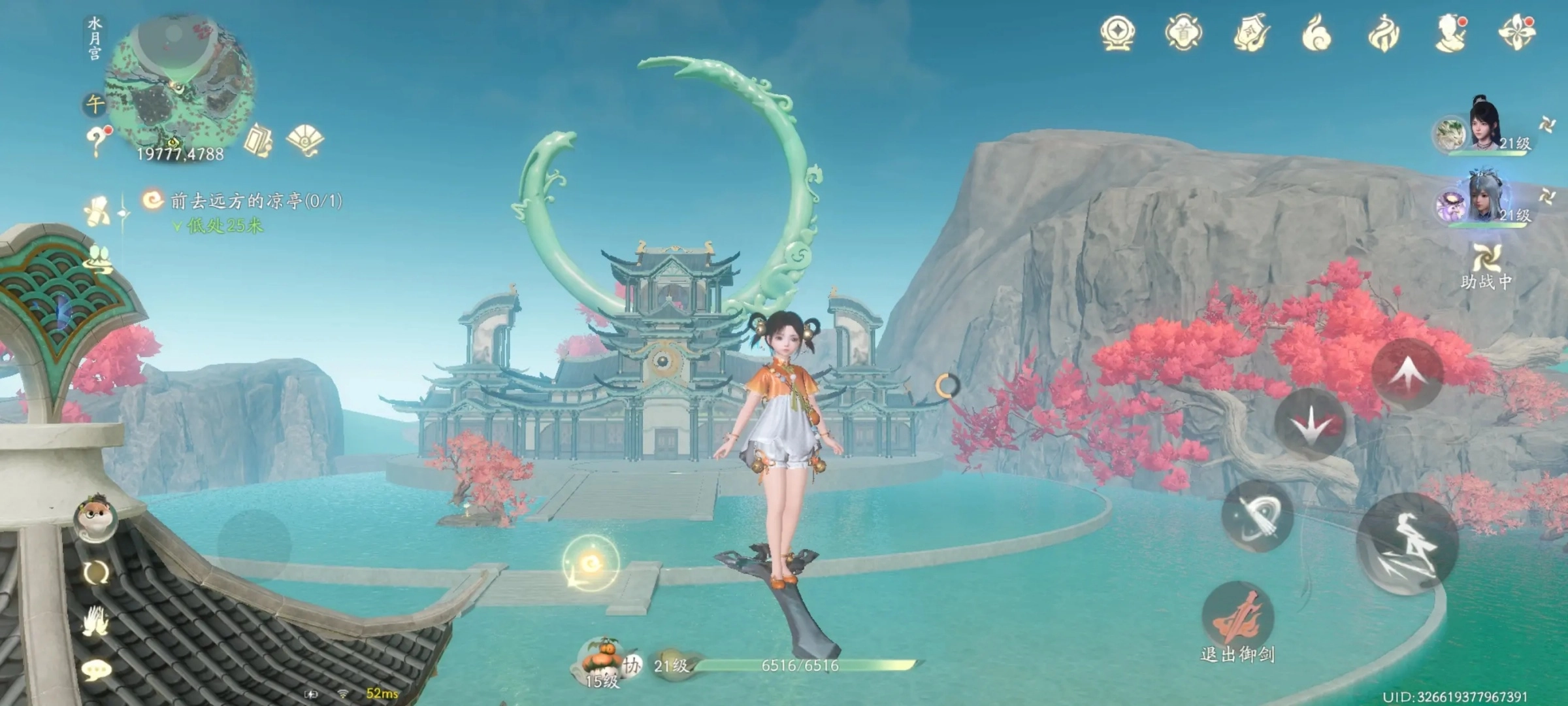Open the 令 token flag icon
Image resolution: width=1568 pixels, height=706 pixels.
pos(1250,33)
